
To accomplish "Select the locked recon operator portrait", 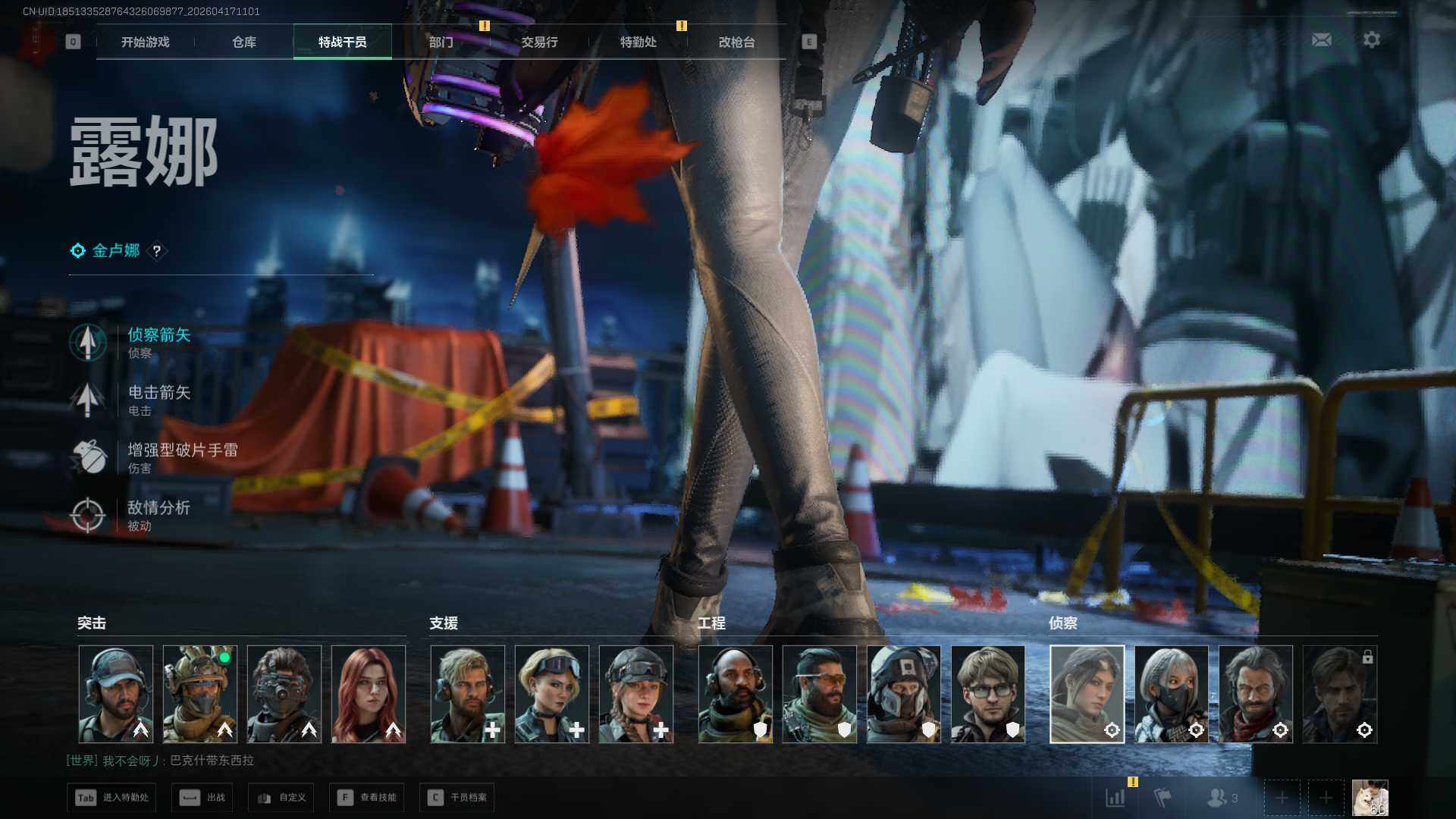I will coord(1339,694).
